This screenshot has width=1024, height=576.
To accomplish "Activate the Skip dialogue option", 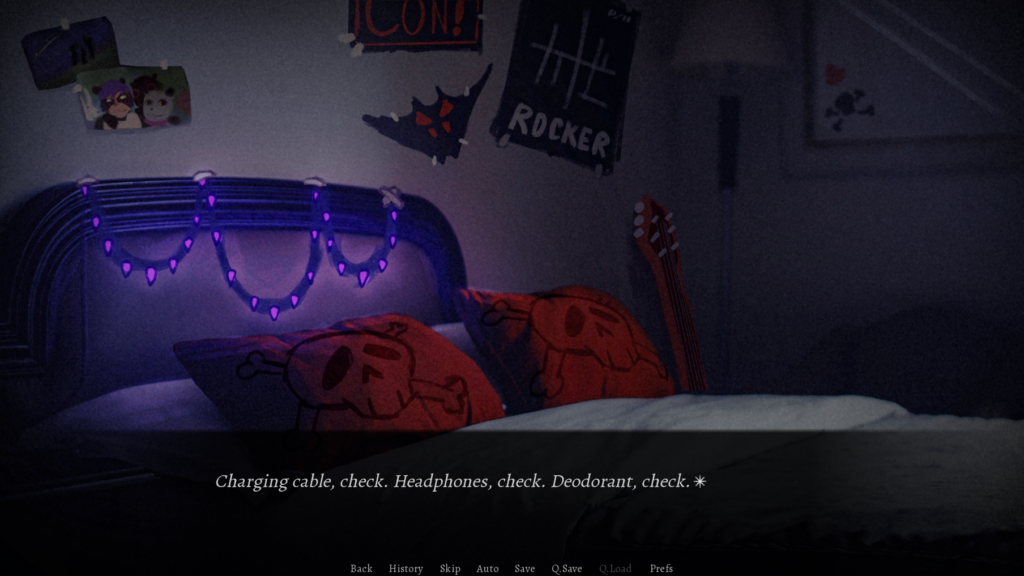I will click(x=450, y=568).
